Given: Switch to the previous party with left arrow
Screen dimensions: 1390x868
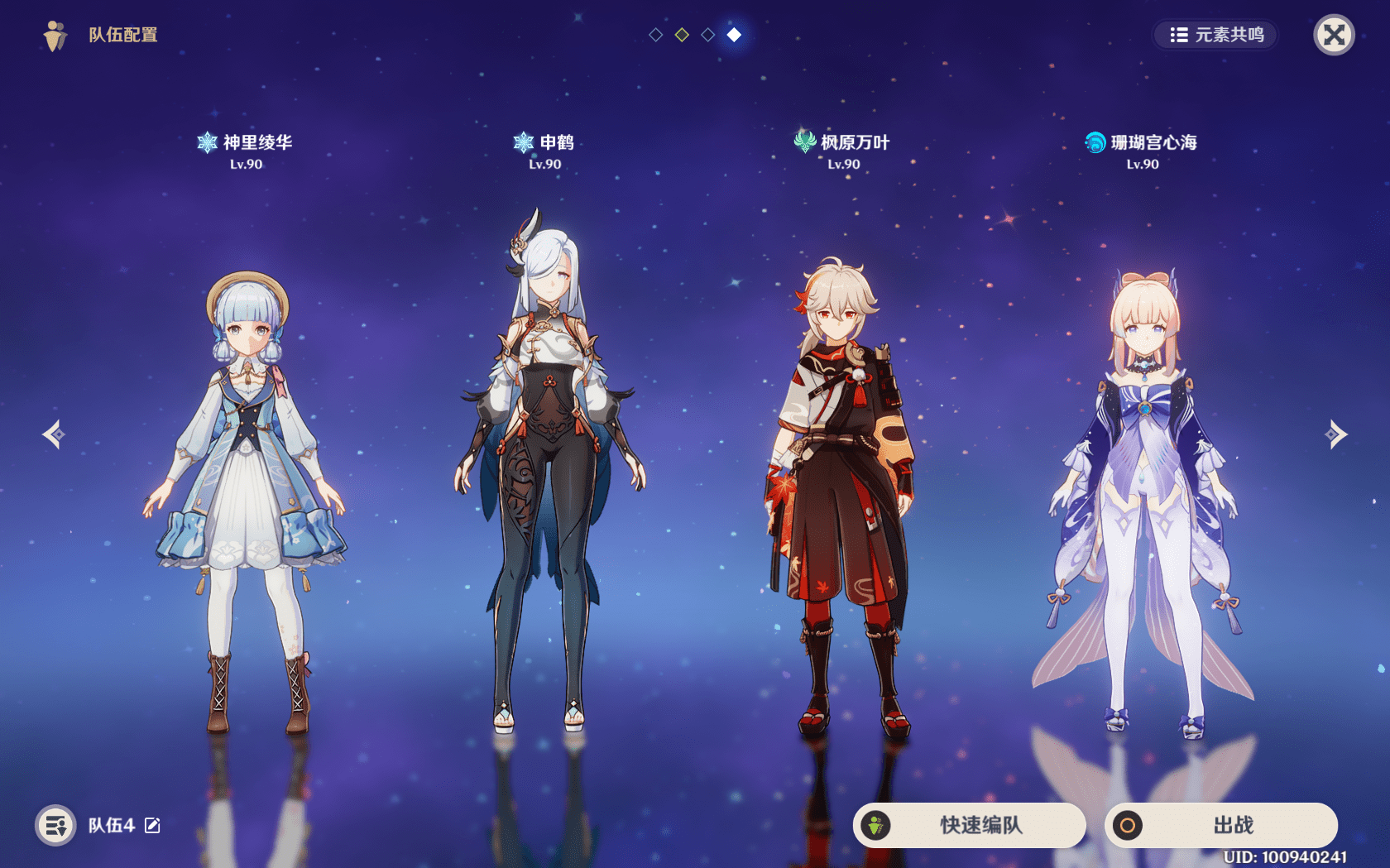Looking at the screenshot, I should click(x=55, y=434).
